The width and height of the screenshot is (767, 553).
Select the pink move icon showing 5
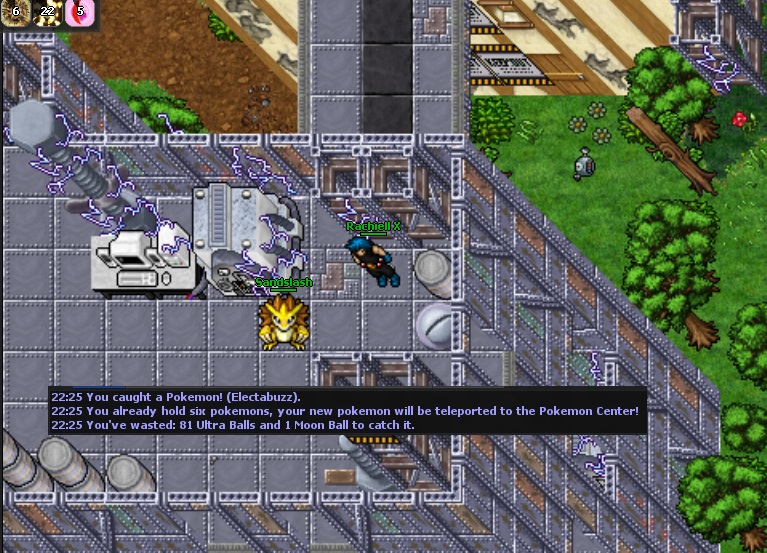click(79, 12)
